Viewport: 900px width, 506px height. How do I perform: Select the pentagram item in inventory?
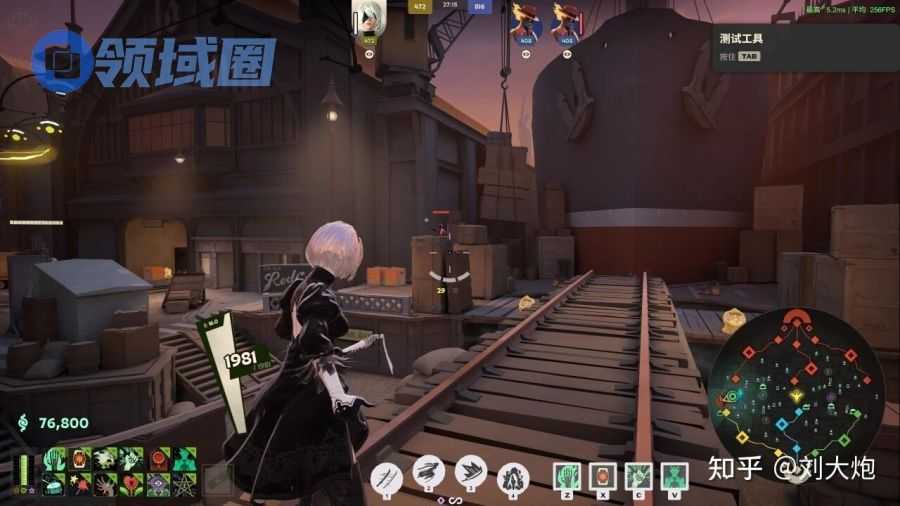185,484
